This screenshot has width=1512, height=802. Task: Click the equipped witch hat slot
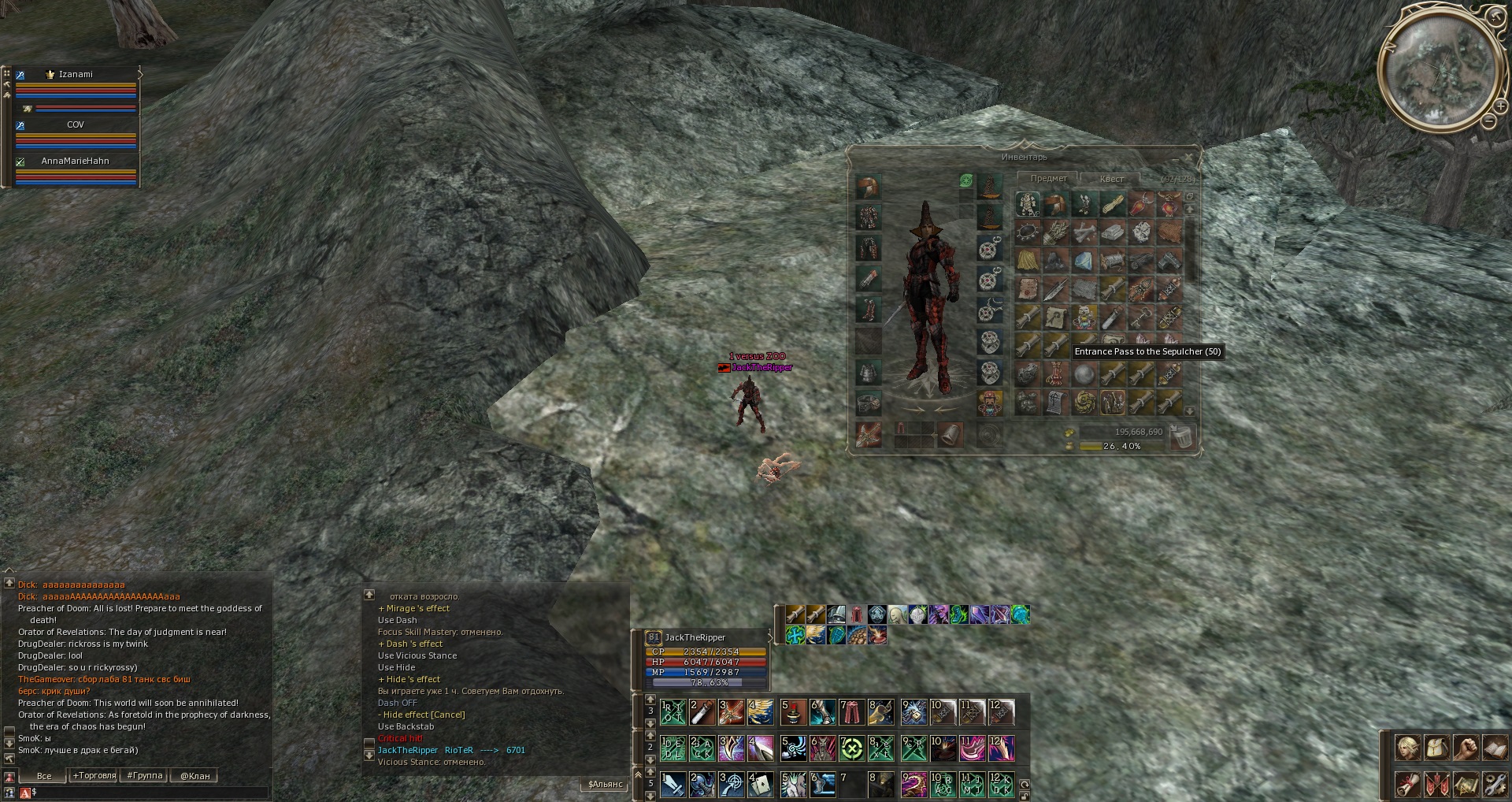click(x=989, y=187)
